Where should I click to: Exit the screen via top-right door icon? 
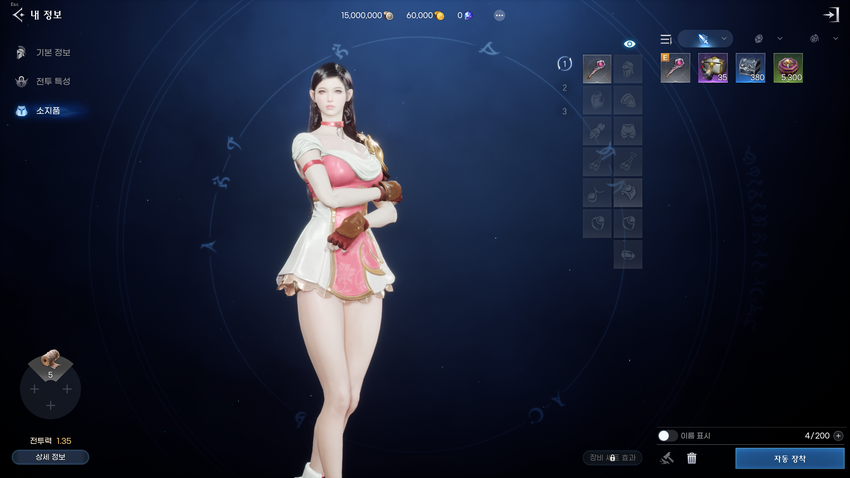(830, 15)
